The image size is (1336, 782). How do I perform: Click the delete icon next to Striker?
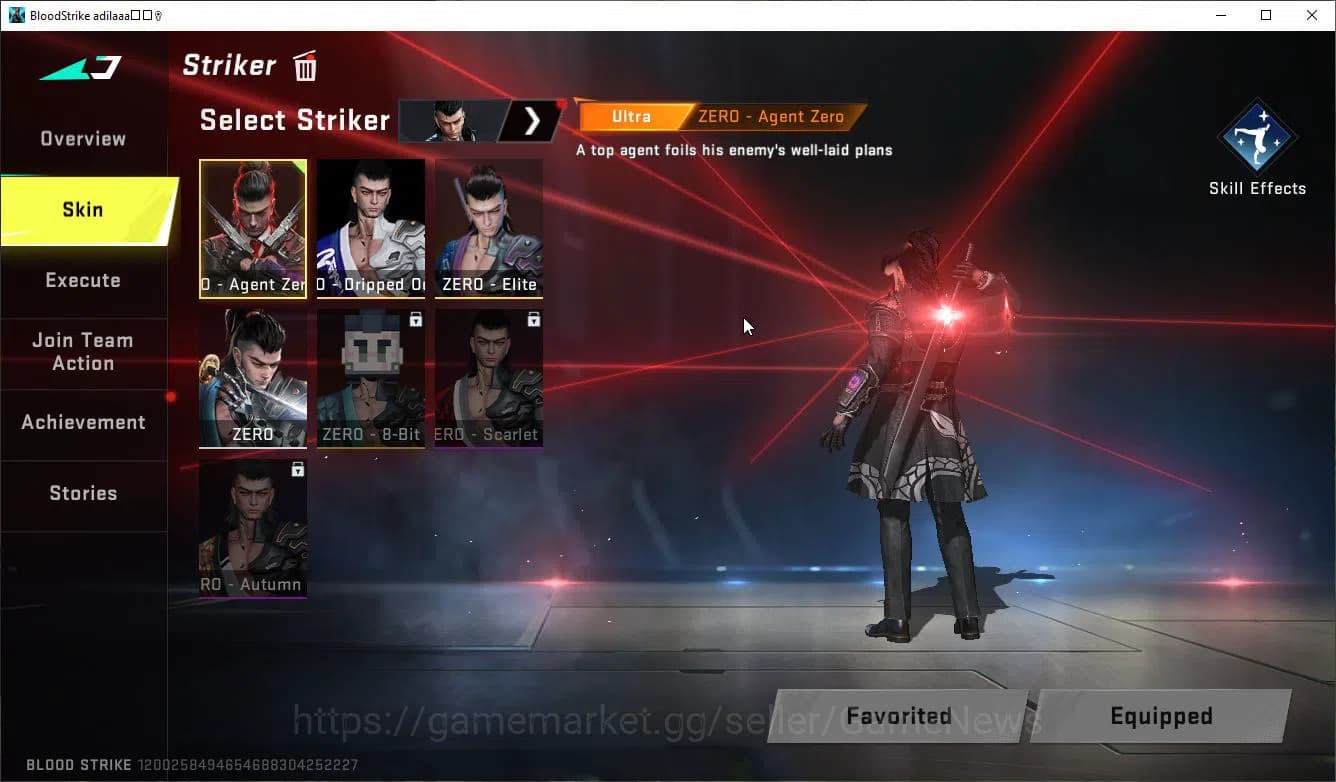coord(304,65)
